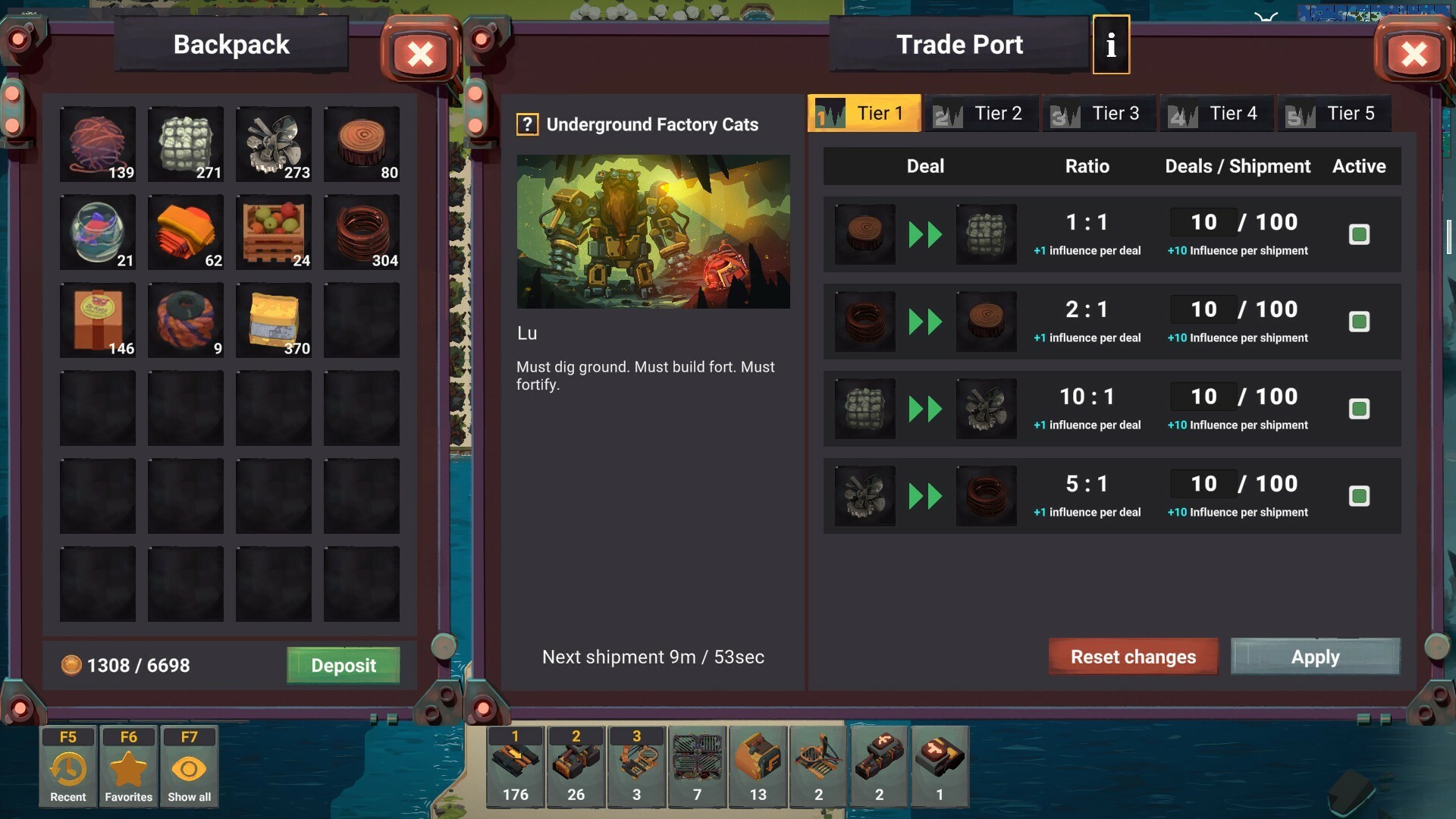Select the conveyor in hotbar slot 1

[516, 766]
